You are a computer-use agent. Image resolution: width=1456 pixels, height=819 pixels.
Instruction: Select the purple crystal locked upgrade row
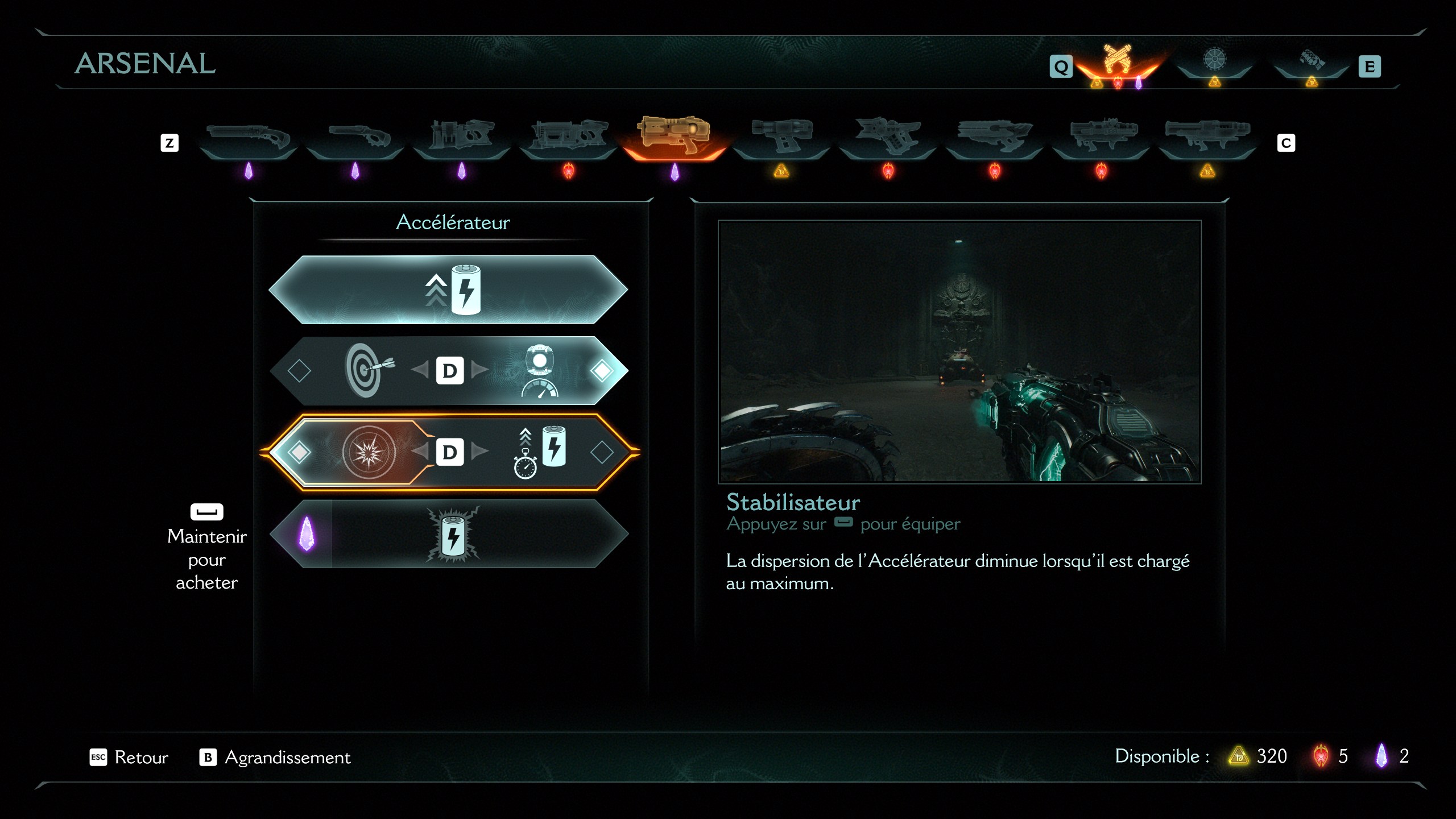coord(448,534)
